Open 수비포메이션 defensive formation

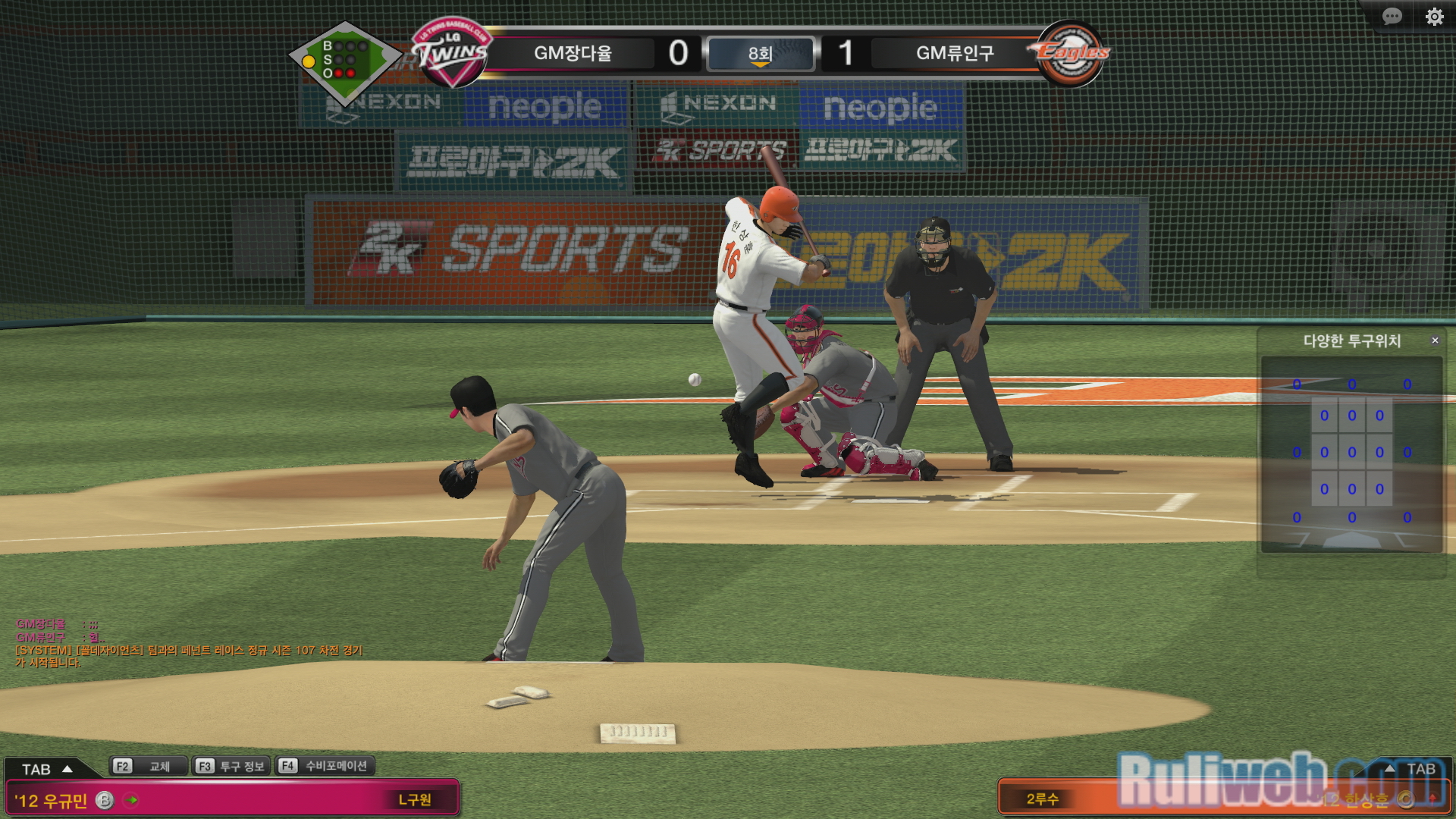(x=325, y=766)
